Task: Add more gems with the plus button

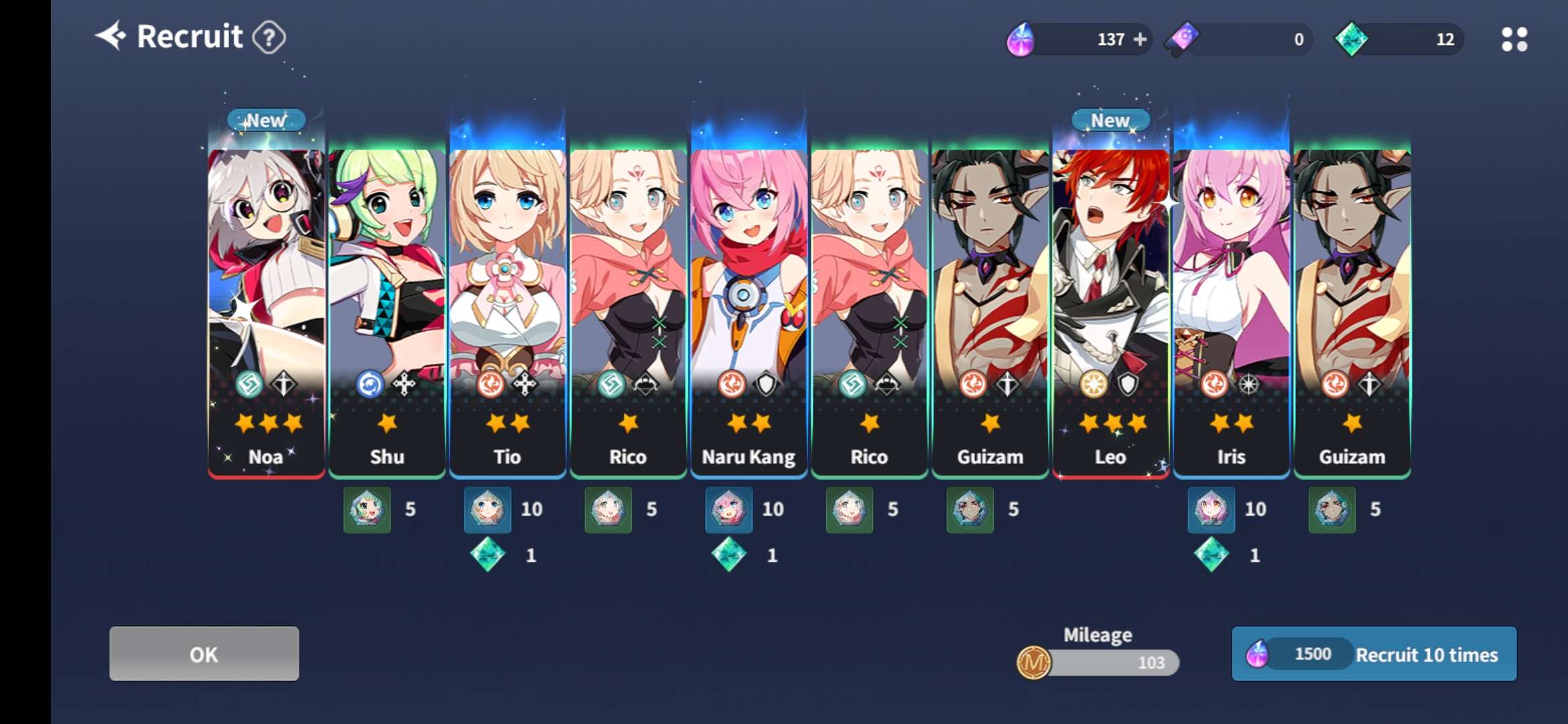Action: pos(1140,40)
